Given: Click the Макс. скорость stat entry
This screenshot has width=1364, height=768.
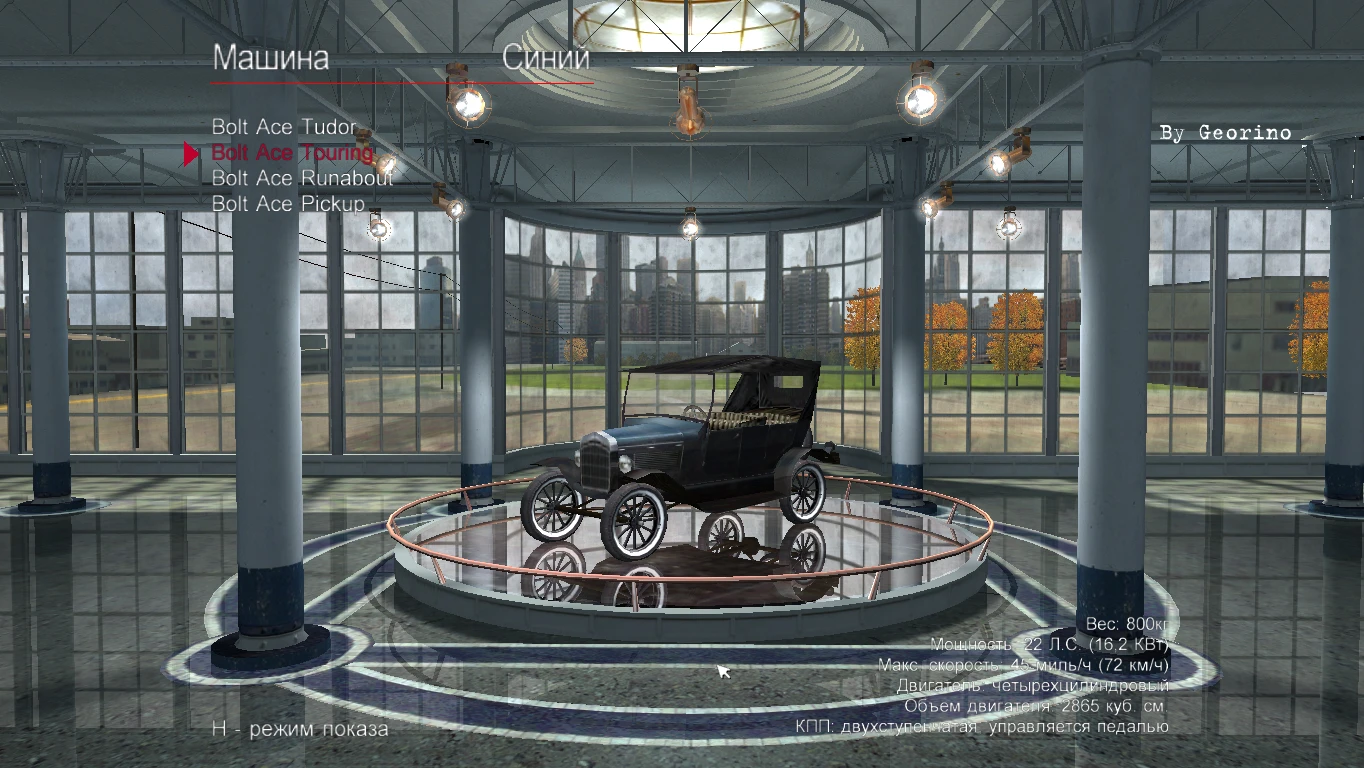Looking at the screenshot, I should pos(1027,663).
